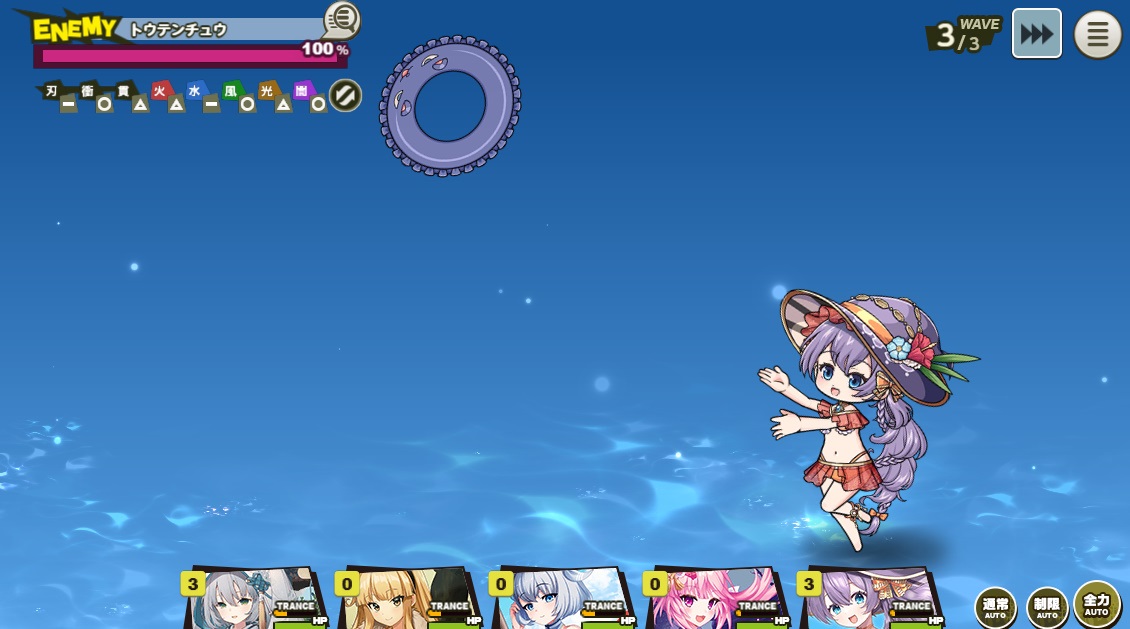1130x629 pixels.
Task: Select the silver-haired girl card with teal ribbon
Action: 255,600
